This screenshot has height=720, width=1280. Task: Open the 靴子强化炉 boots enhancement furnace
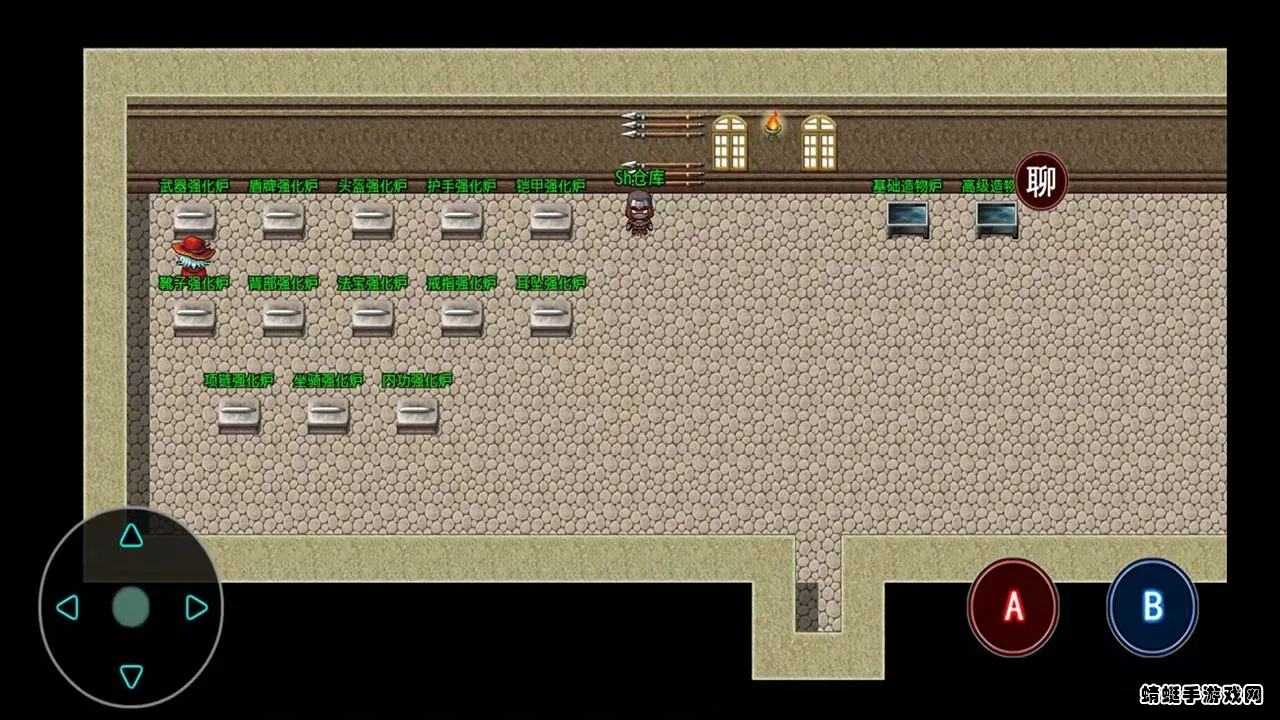pos(194,318)
